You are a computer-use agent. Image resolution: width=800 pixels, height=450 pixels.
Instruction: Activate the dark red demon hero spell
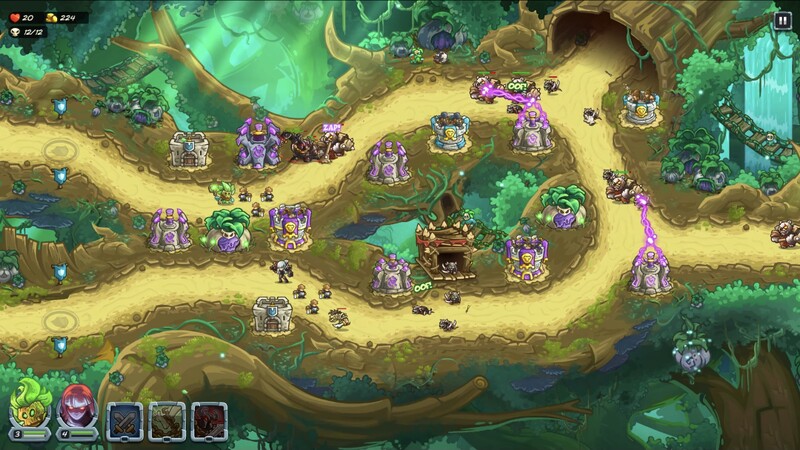coord(208,420)
